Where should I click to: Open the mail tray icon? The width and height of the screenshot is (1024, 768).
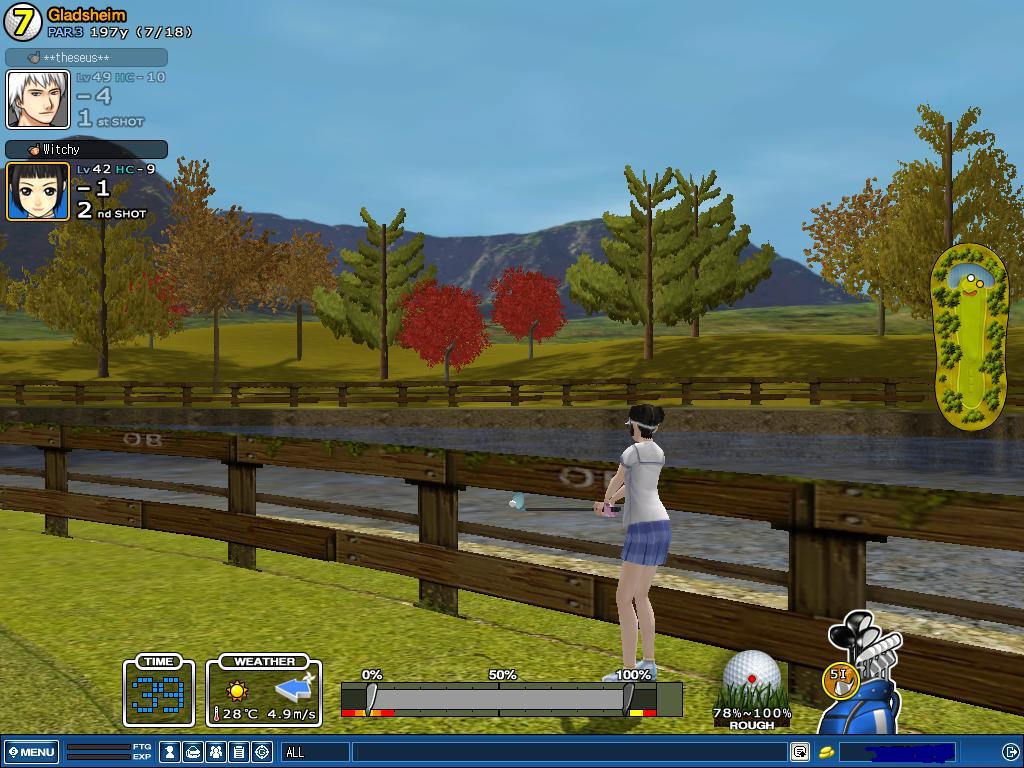[x=194, y=752]
